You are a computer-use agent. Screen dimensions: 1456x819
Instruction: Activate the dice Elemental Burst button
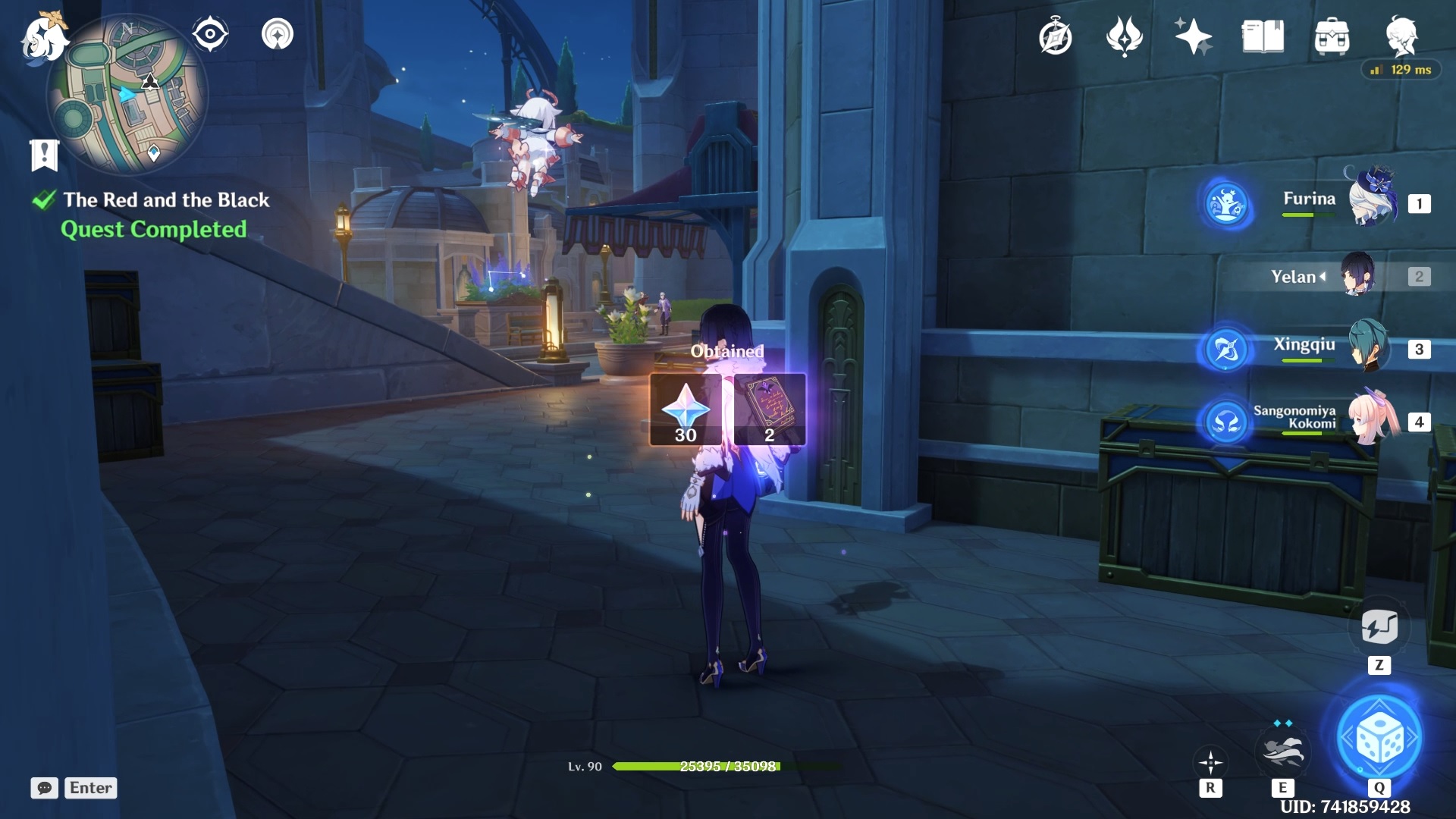pos(1379,737)
